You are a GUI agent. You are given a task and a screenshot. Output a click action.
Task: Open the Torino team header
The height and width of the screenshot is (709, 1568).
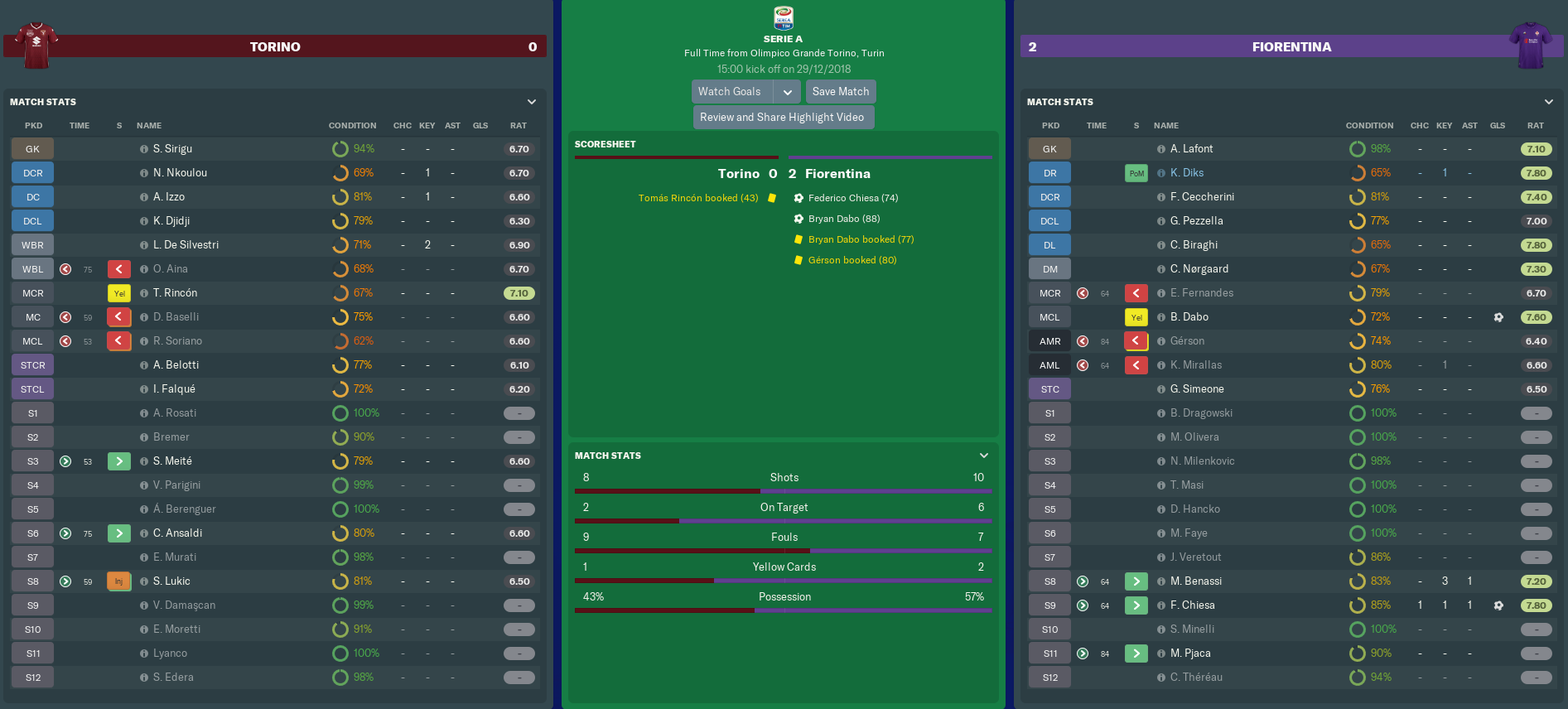click(x=275, y=47)
